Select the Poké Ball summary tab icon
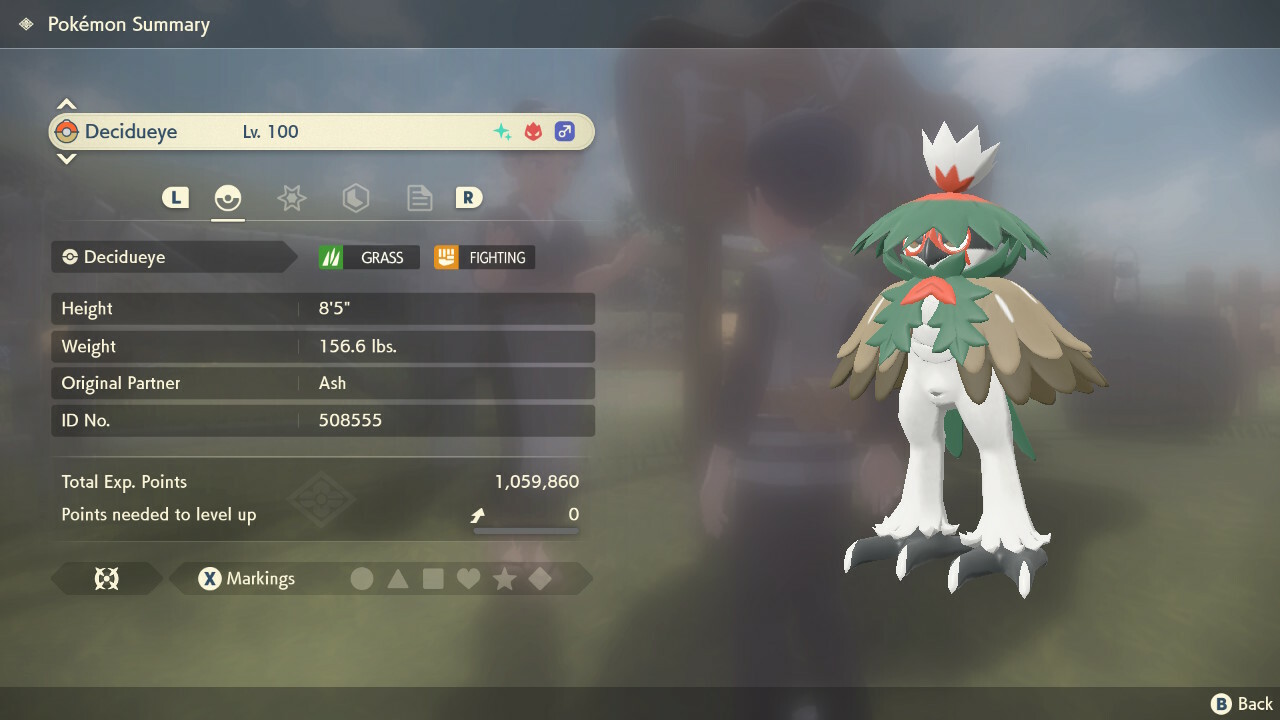Screen dimensions: 1280x720 (228, 198)
